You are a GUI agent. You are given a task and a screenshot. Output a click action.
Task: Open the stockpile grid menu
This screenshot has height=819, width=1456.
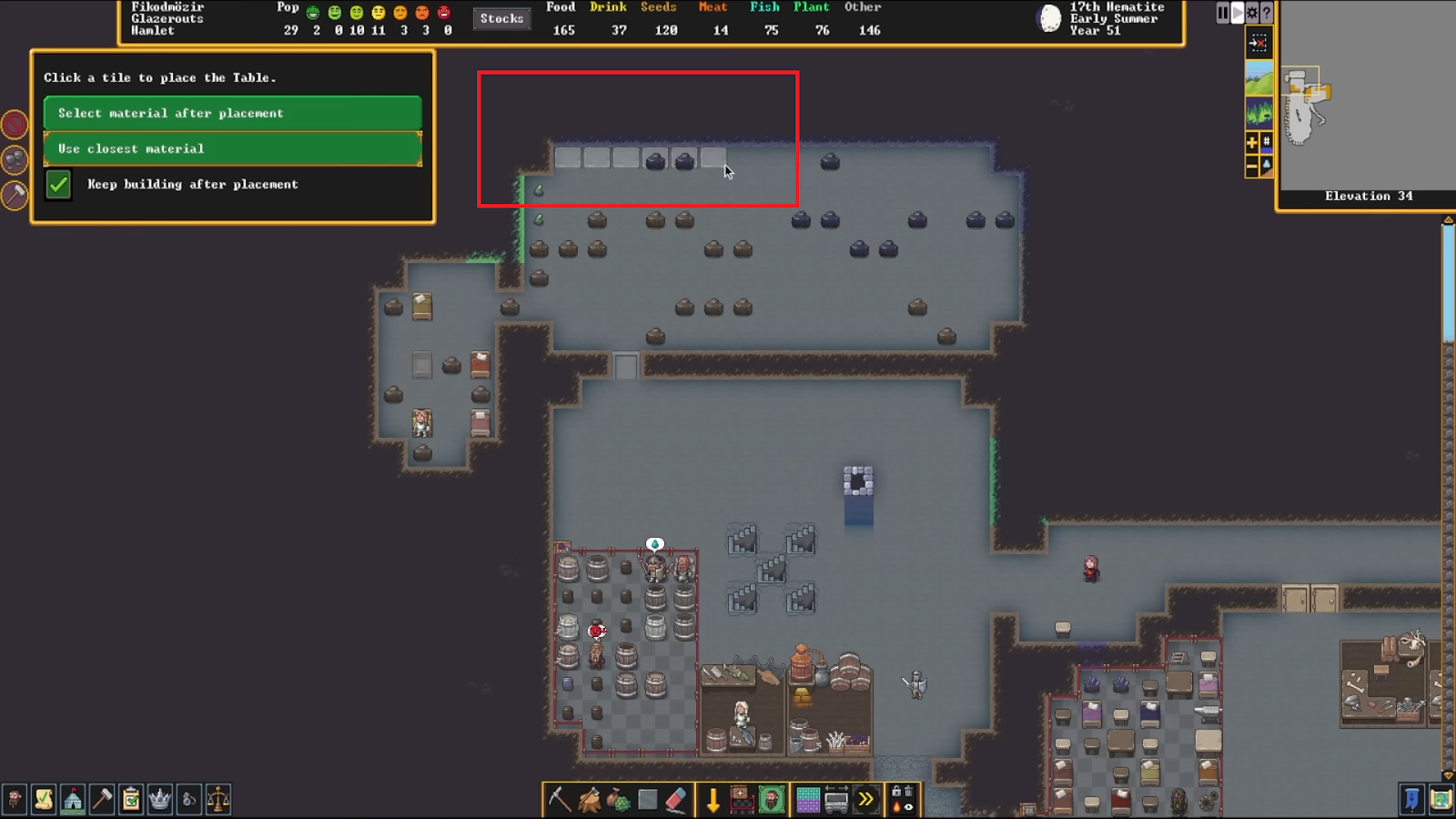tap(807, 800)
